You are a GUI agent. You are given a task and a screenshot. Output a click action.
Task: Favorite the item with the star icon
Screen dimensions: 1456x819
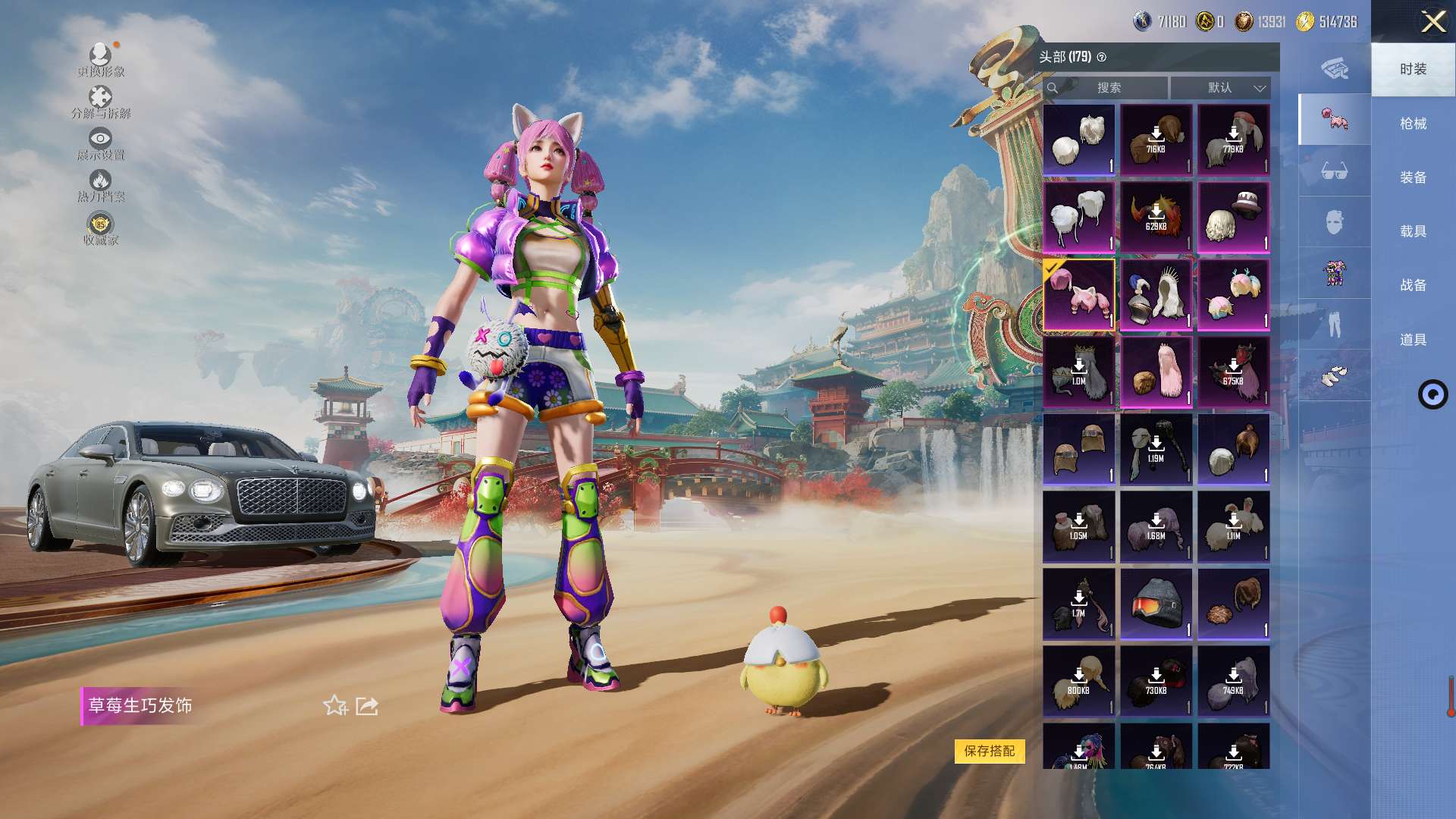tap(335, 706)
